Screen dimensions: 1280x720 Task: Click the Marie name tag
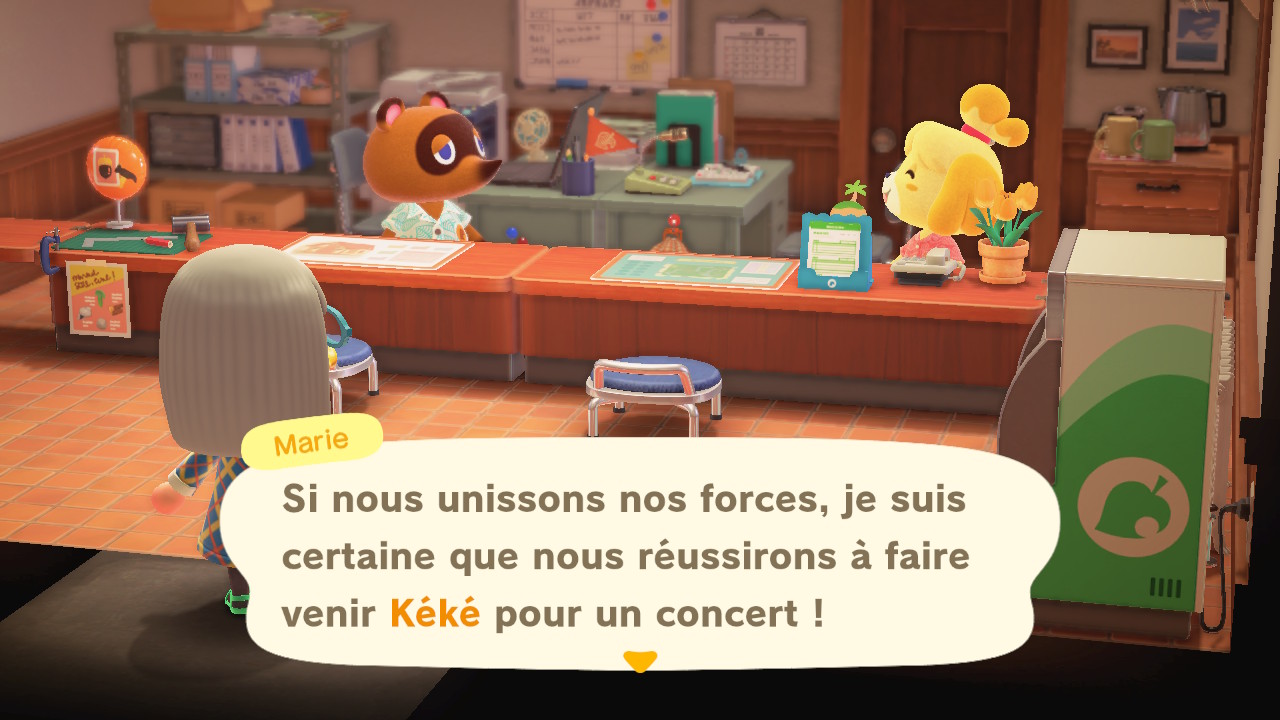click(x=308, y=440)
